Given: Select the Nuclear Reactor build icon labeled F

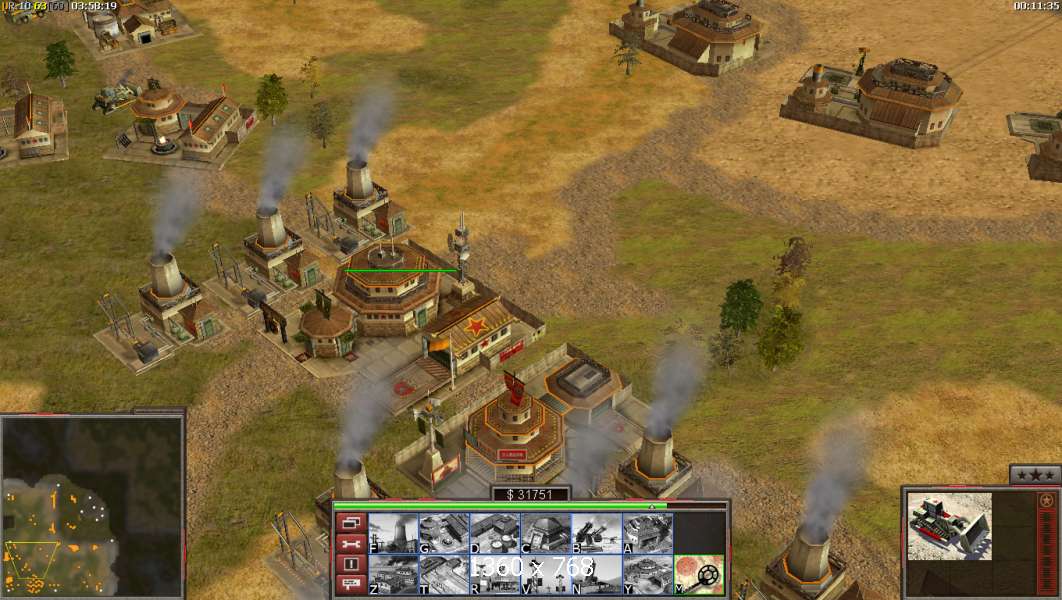Looking at the screenshot, I should [393, 533].
